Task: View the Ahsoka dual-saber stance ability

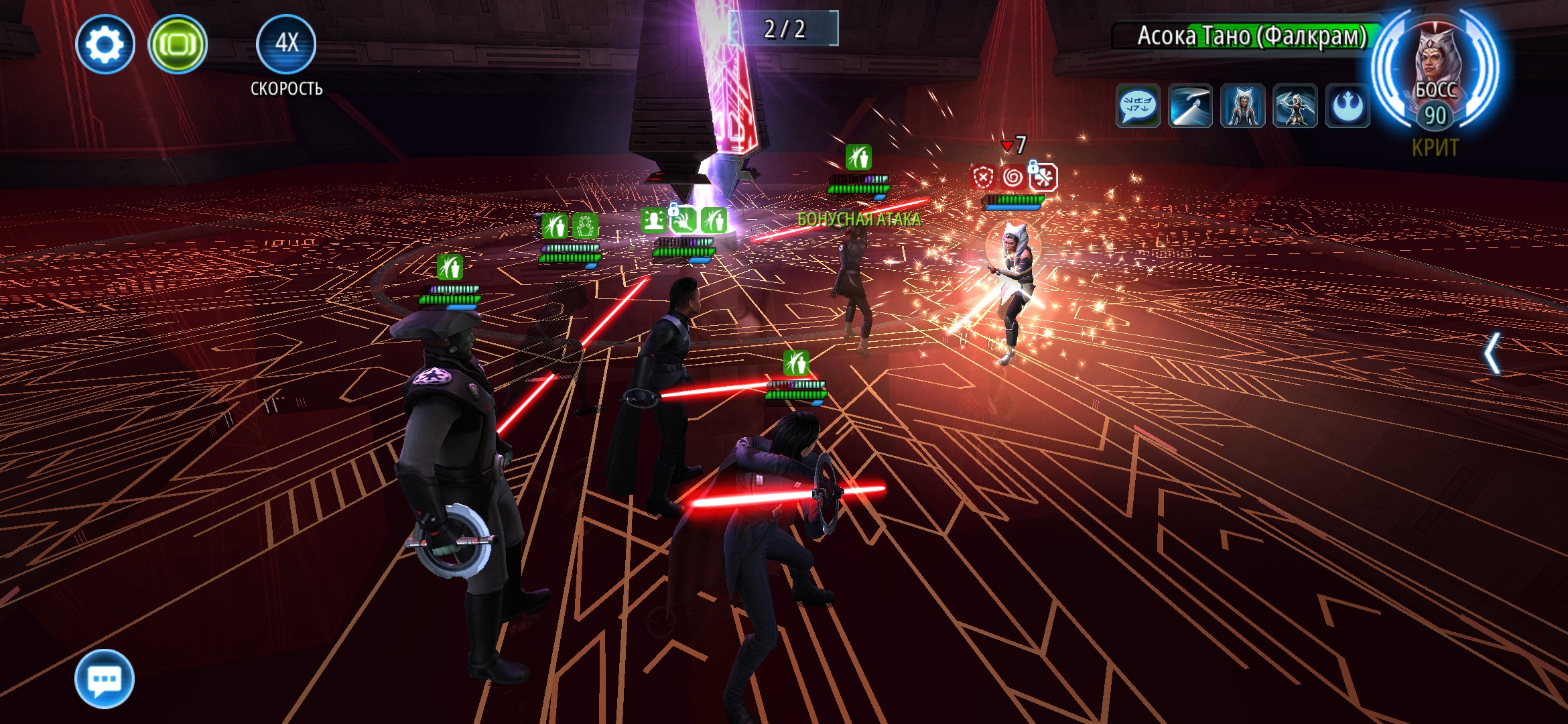Action: pyautogui.click(x=1295, y=106)
